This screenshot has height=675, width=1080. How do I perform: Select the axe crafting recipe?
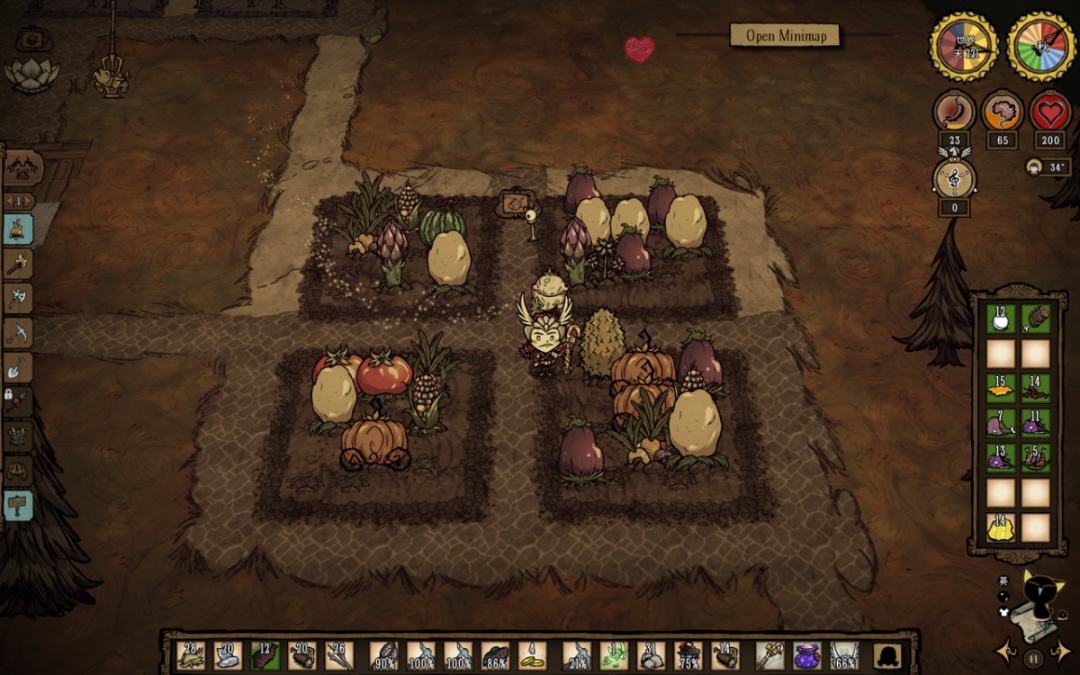tap(19, 298)
